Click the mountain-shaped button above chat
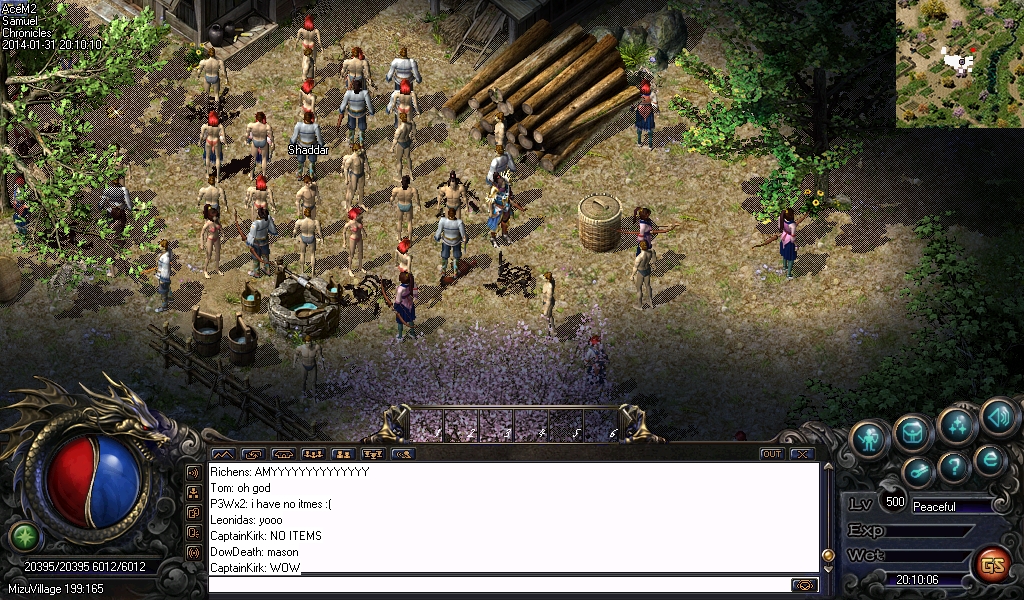Viewport: 1024px width, 600px height. [222, 454]
